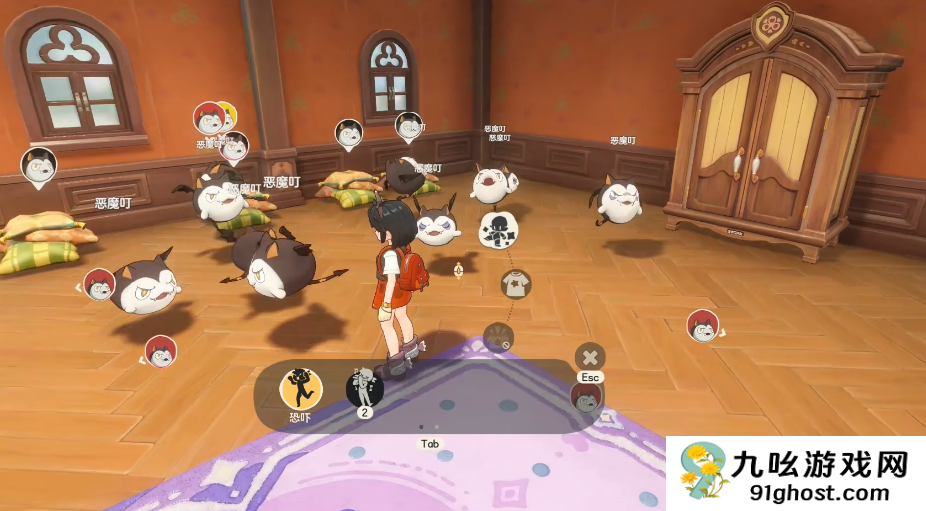
Task: Click the red-haired character portrait below the X
Action: (x=587, y=398)
